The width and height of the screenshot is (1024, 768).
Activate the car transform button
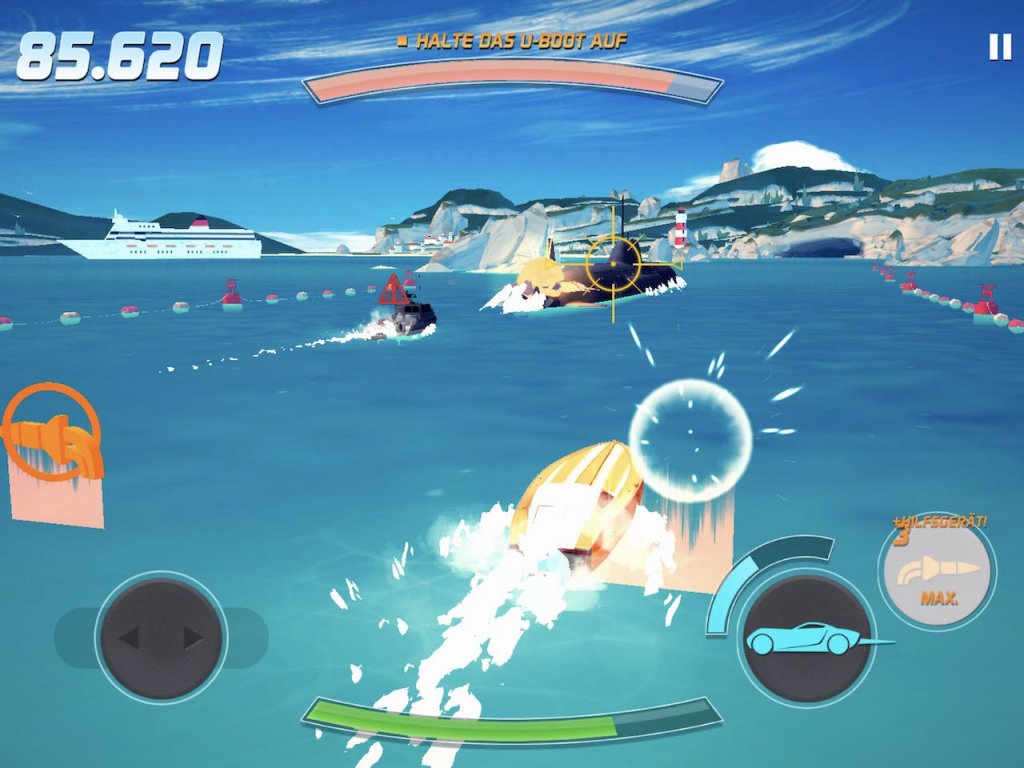(x=805, y=638)
